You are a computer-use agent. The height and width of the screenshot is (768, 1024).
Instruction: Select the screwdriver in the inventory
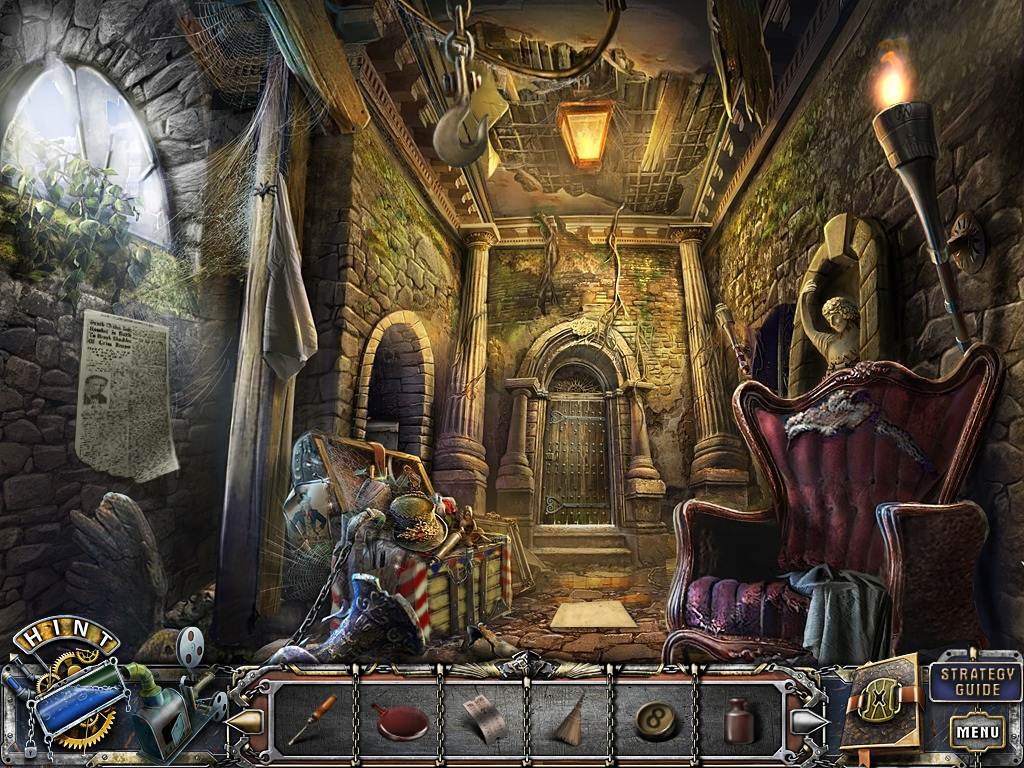pyautogui.click(x=313, y=719)
